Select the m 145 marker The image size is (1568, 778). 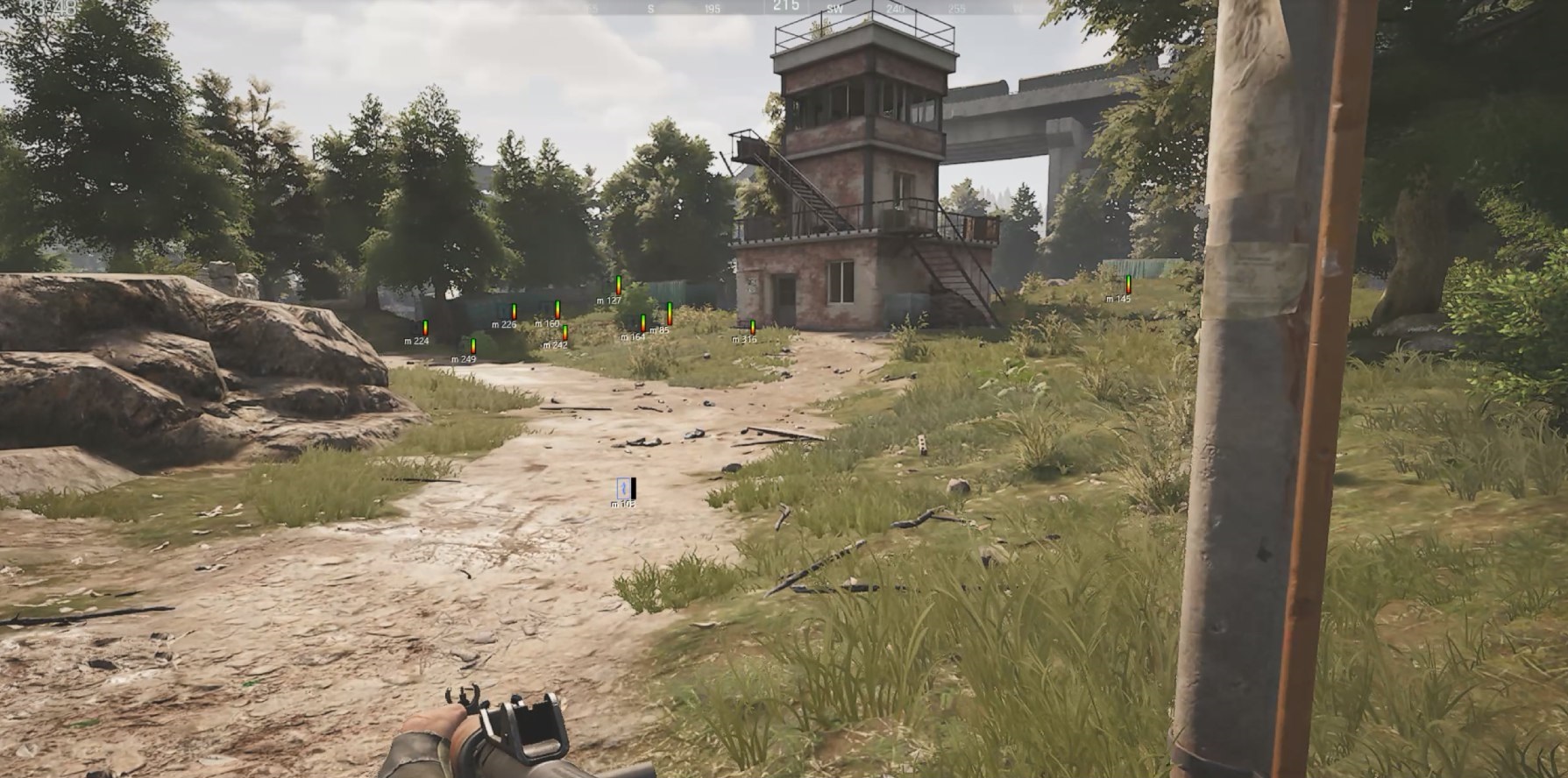click(1128, 284)
